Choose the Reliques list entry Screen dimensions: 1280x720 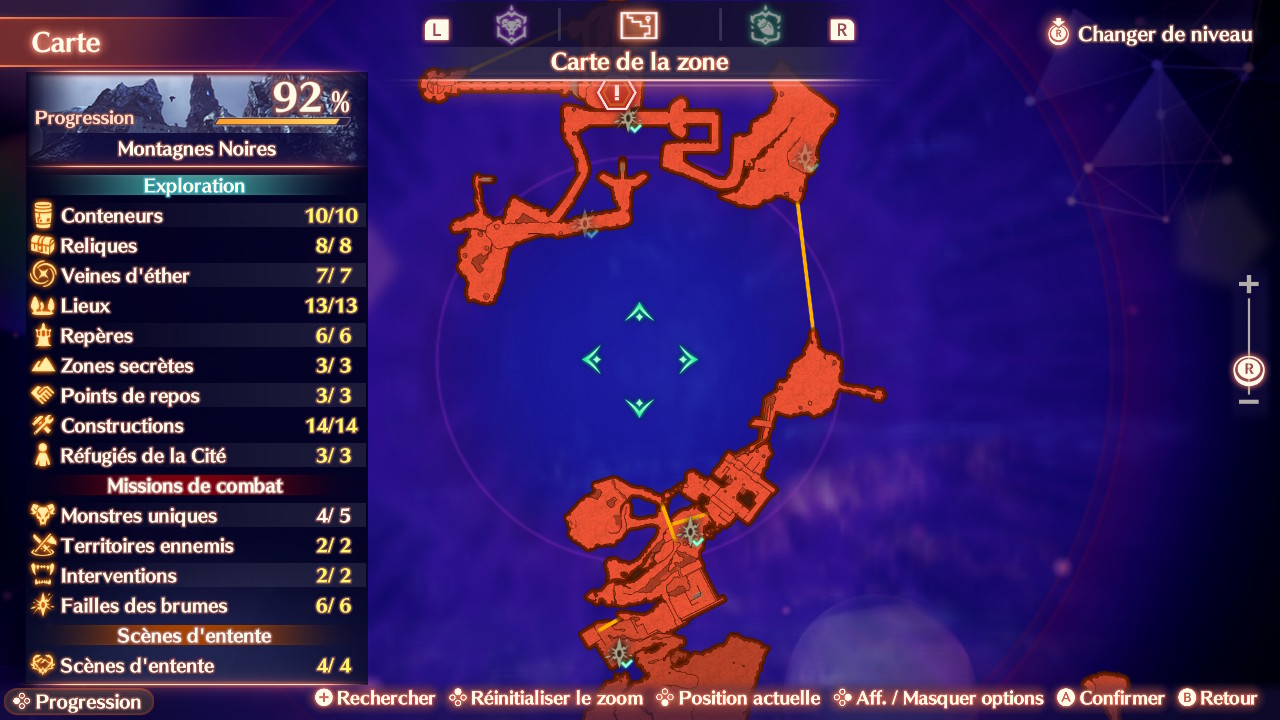pos(196,245)
